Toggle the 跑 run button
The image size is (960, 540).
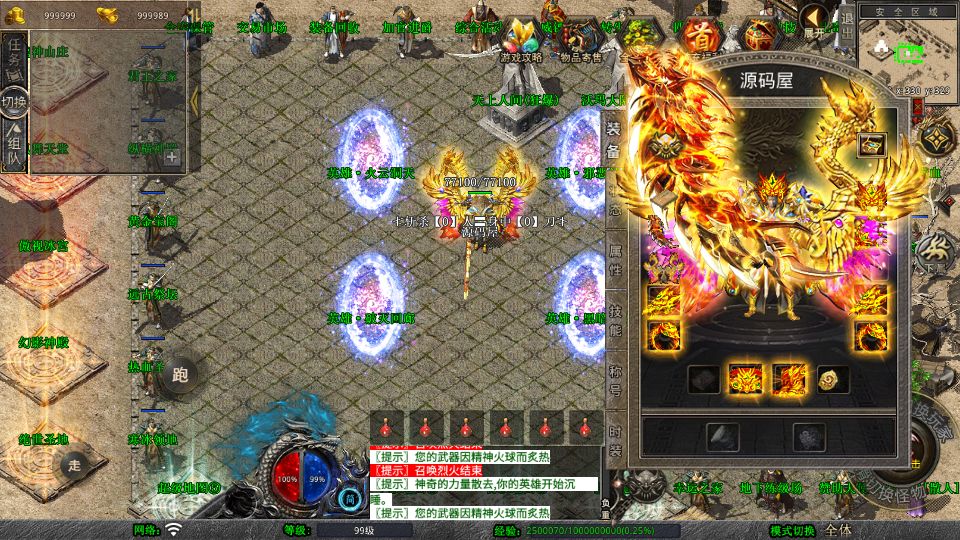click(x=180, y=375)
